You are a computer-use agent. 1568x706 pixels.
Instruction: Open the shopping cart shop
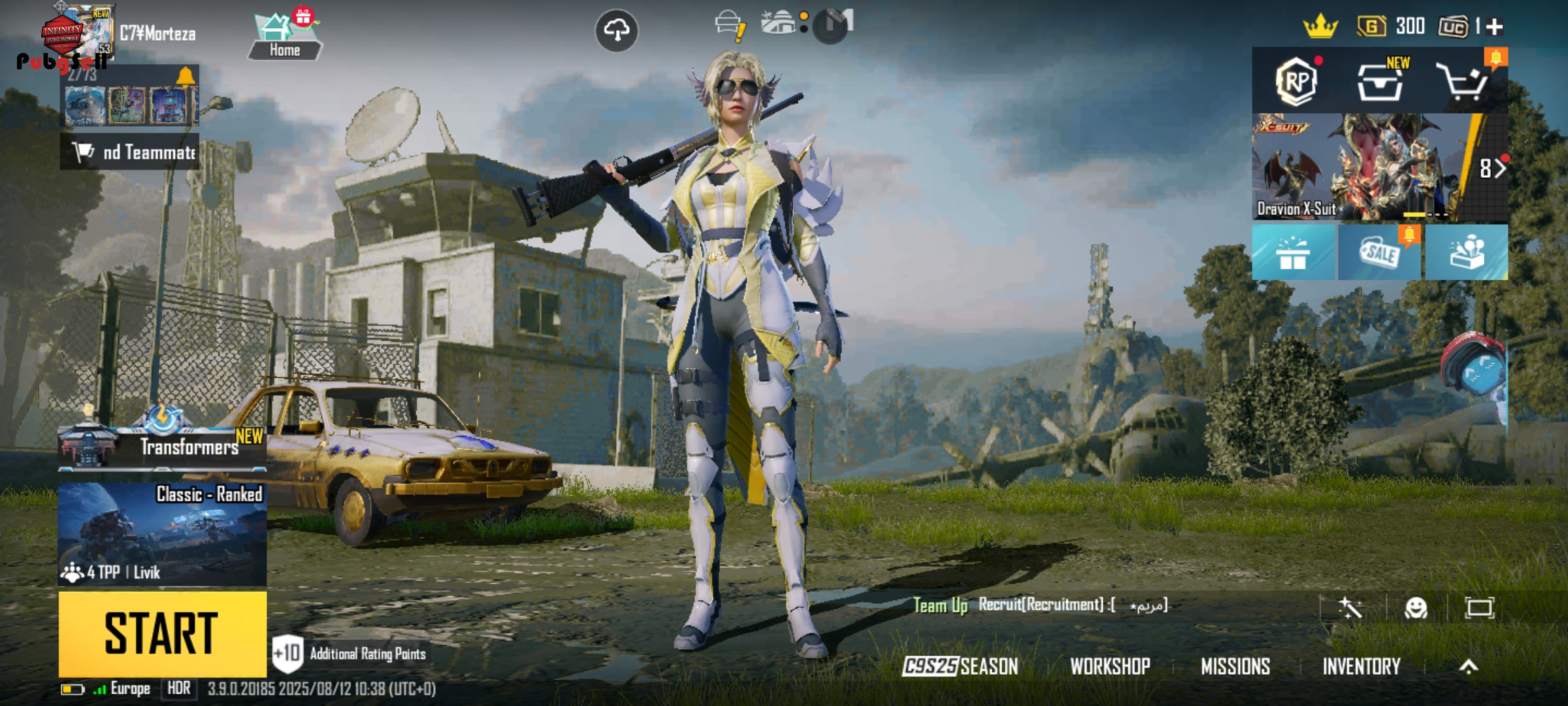pyautogui.click(x=1463, y=82)
